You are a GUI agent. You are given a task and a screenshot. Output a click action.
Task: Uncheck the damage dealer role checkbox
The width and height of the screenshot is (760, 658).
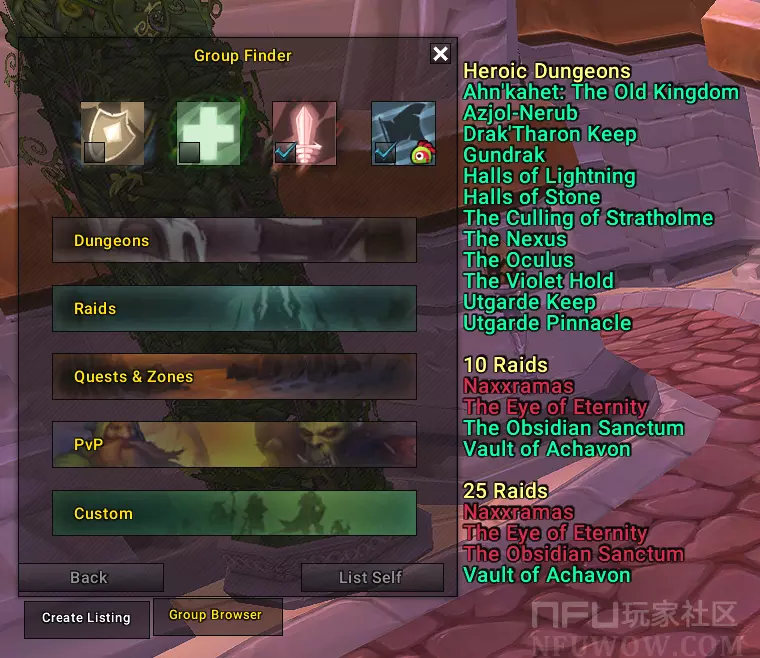(x=285, y=152)
